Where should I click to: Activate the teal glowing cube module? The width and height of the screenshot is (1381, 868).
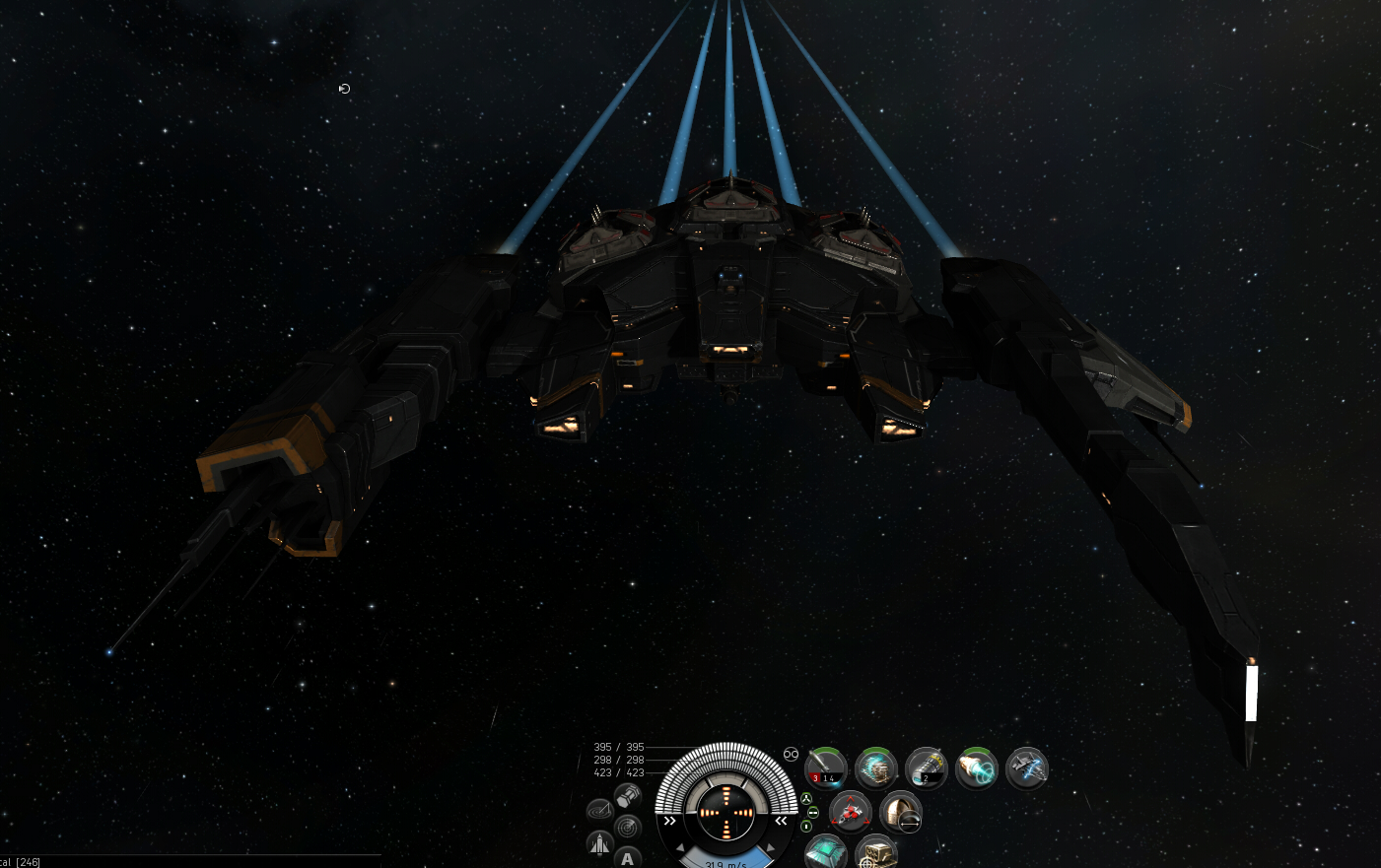coord(825,852)
